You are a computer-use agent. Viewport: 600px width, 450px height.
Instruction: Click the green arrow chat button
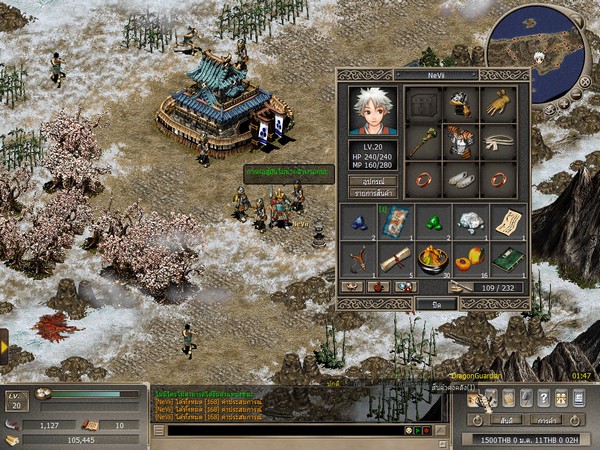pos(418,430)
